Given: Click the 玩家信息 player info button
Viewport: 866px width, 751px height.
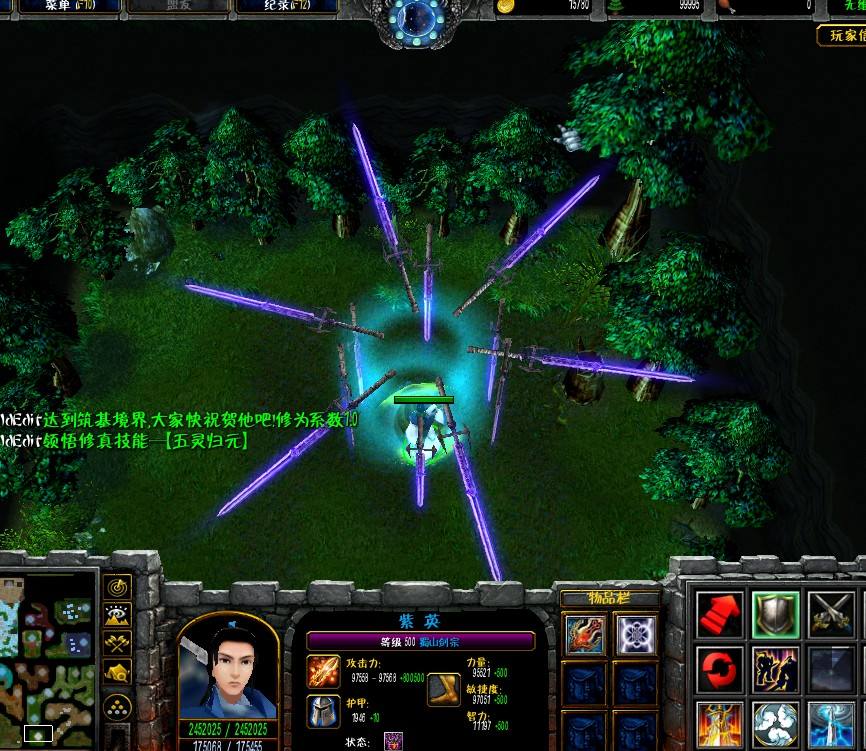Looking at the screenshot, I should pyautogui.click(x=841, y=36).
